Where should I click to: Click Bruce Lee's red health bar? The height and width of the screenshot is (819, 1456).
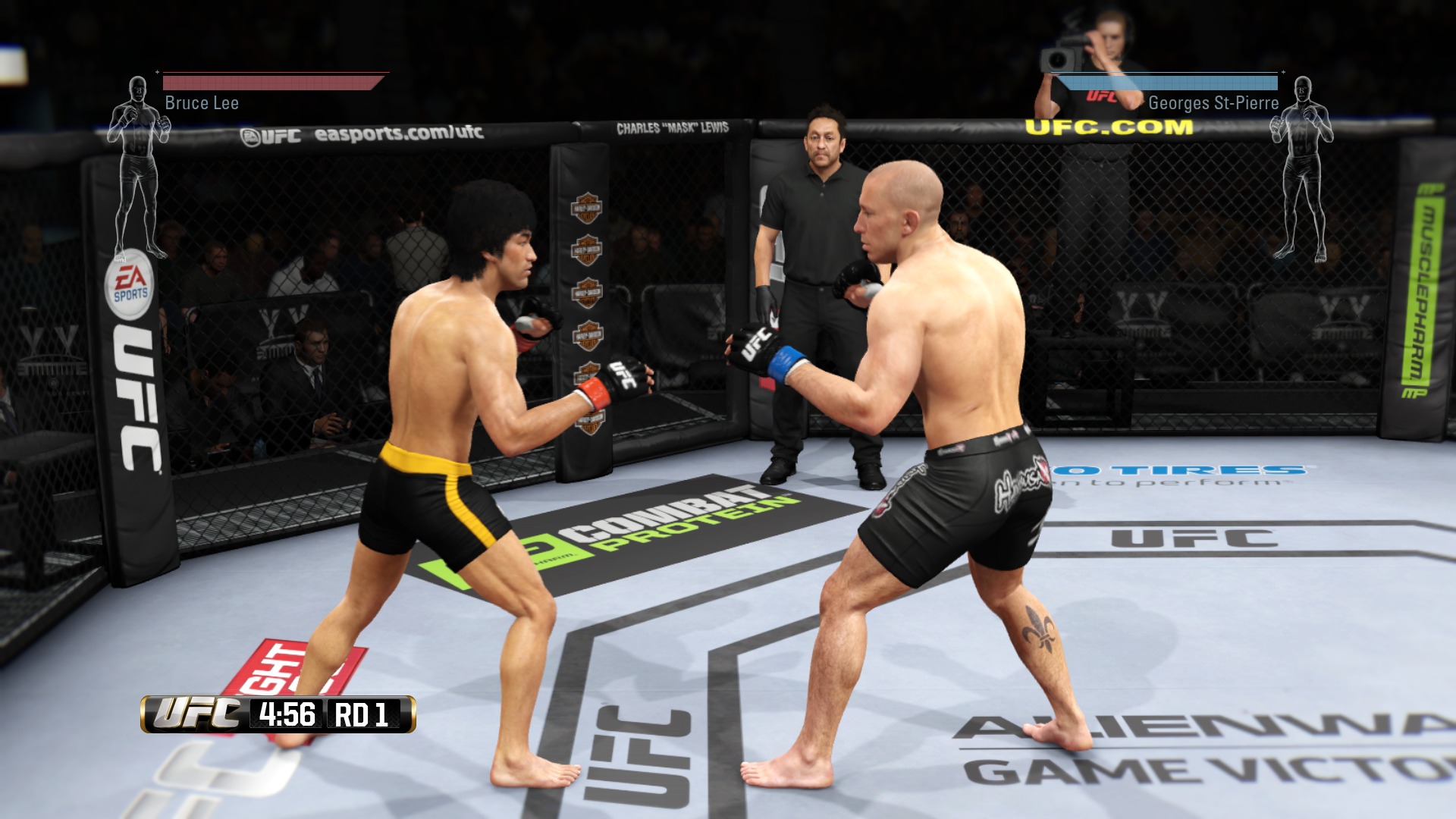269,82
